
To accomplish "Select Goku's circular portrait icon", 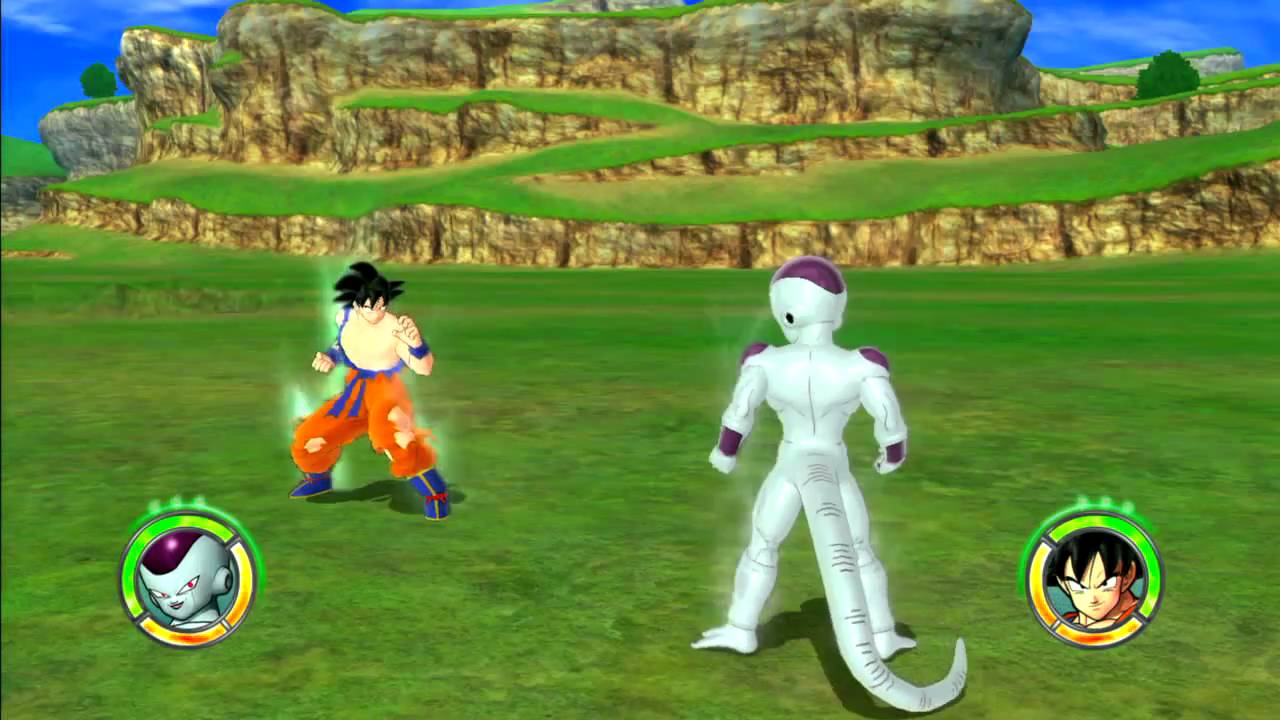I will (x=1094, y=578).
